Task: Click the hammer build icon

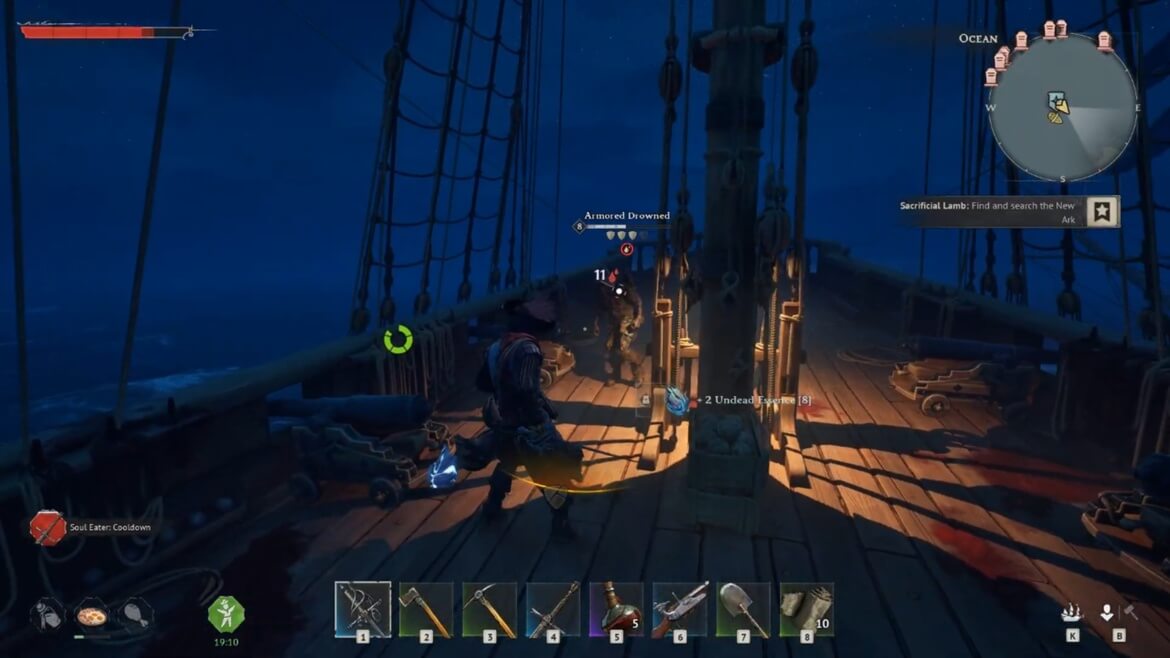Action: (x=1131, y=612)
